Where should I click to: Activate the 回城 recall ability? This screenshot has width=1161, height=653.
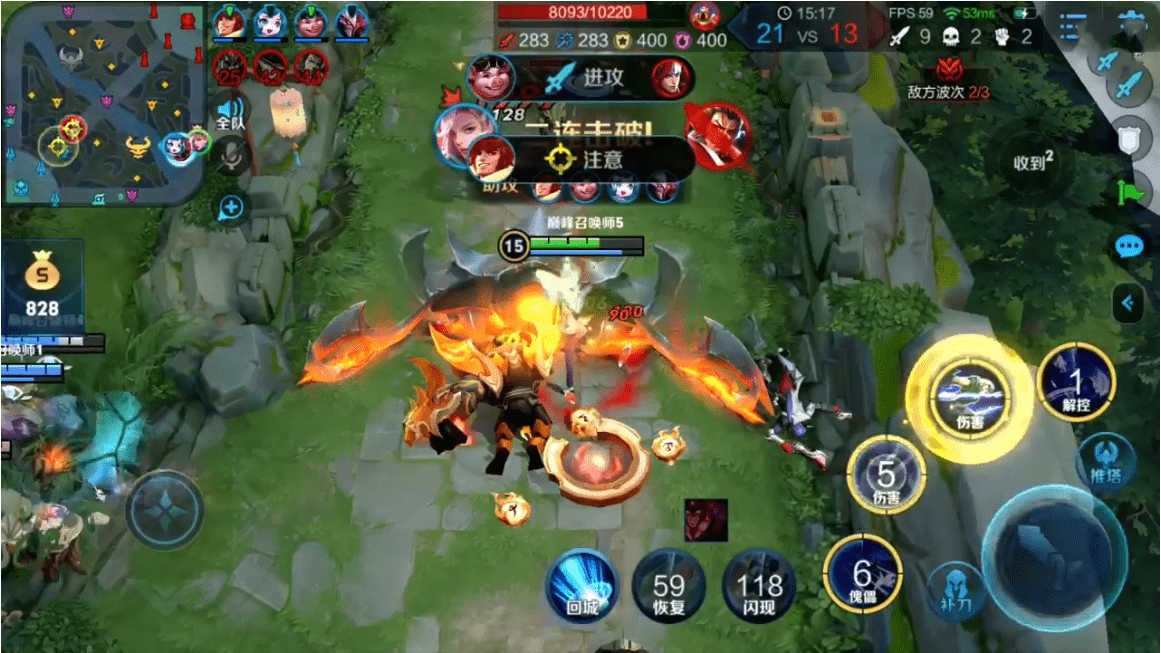coord(582,587)
